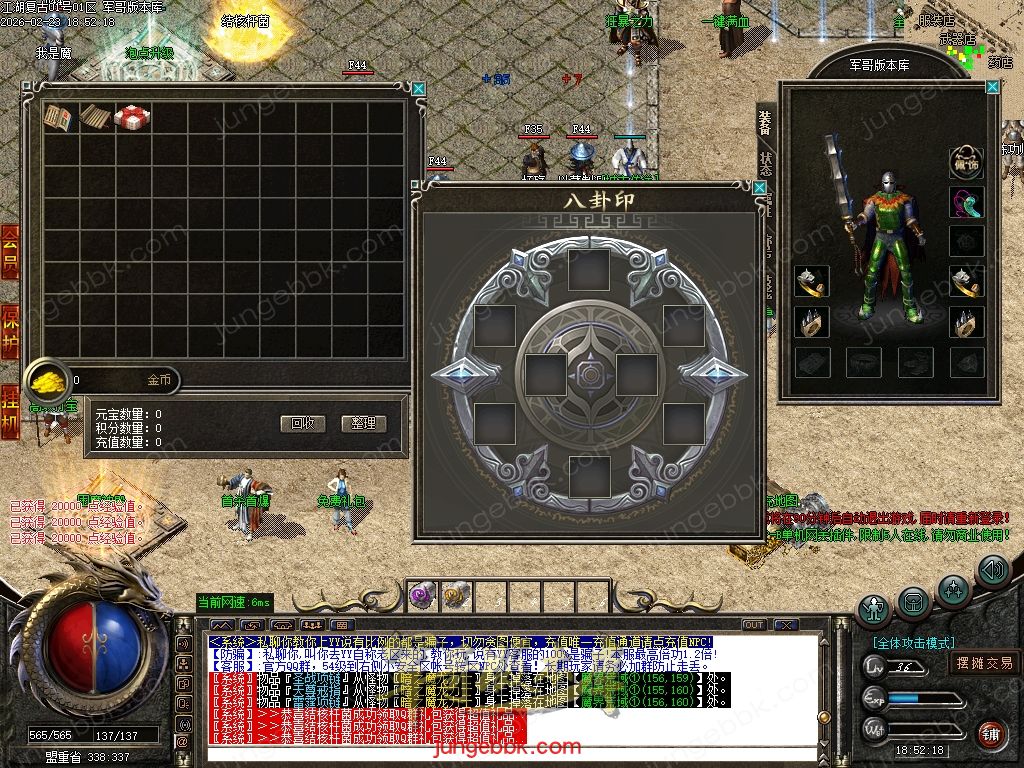Select the open book item in bag

pyautogui.click(x=58, y=117)
